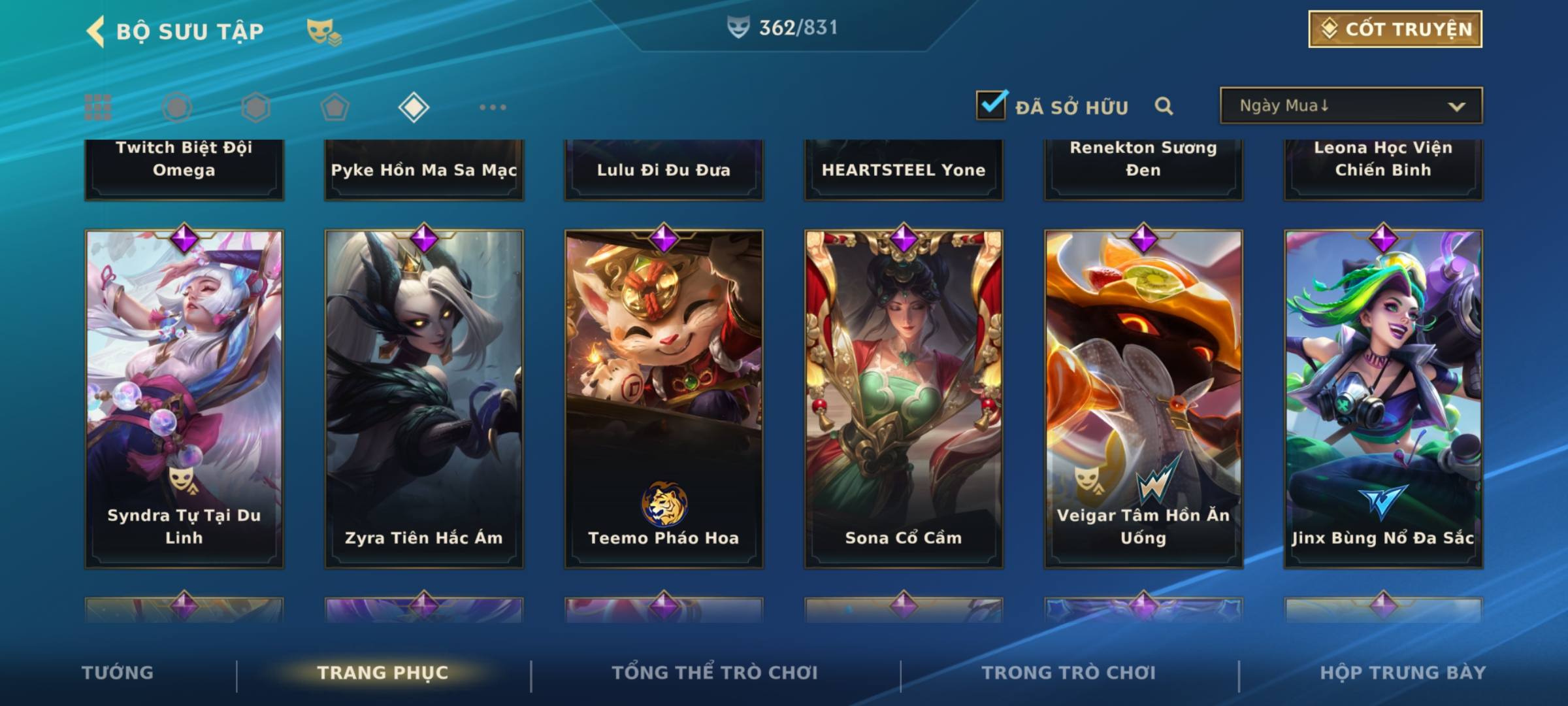The height and width of the screenshot is (706, 1568).
Task: Select the grid all-rarities filter
Action: [x=98, y=107]
